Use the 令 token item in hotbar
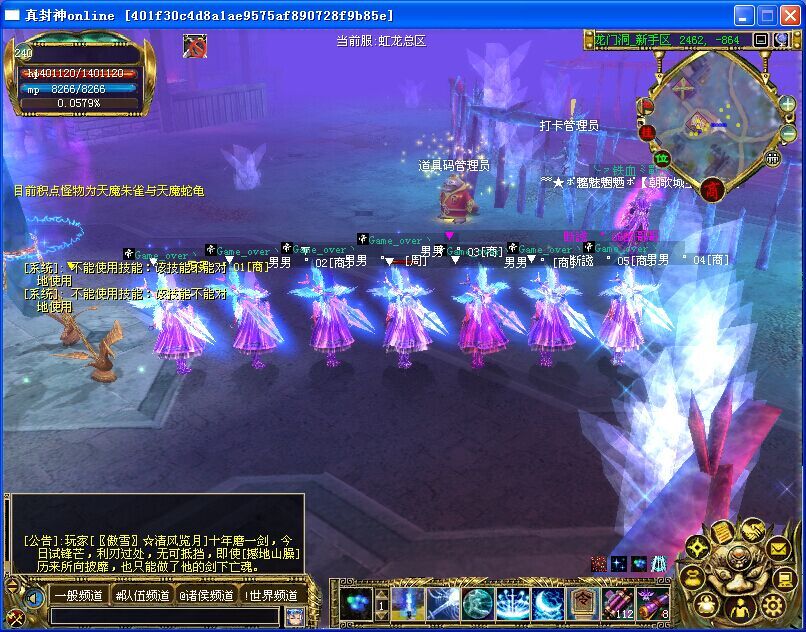806x632 pixels. coord(582,603)
